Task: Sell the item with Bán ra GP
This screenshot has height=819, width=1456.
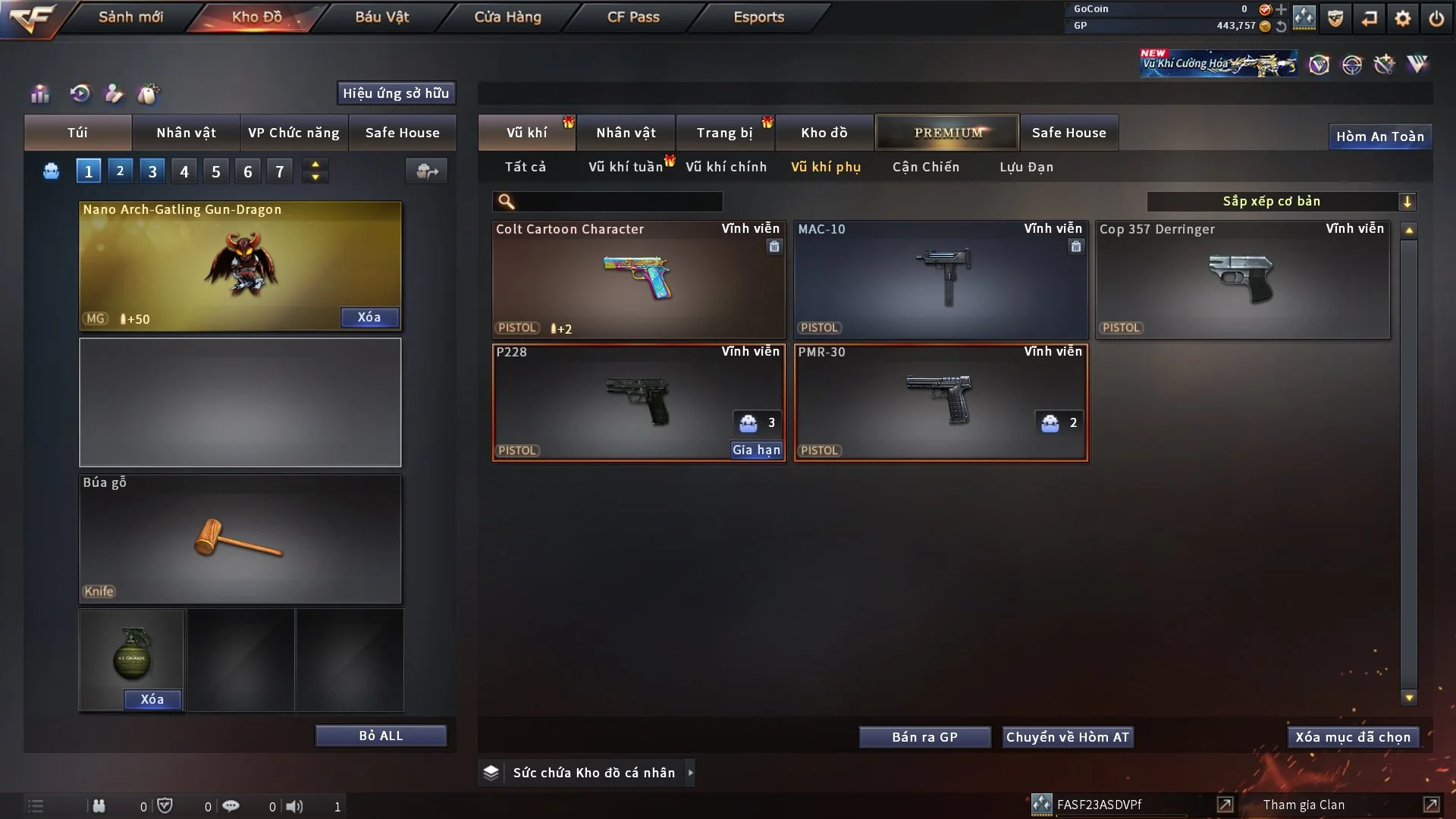Action: 924,737
